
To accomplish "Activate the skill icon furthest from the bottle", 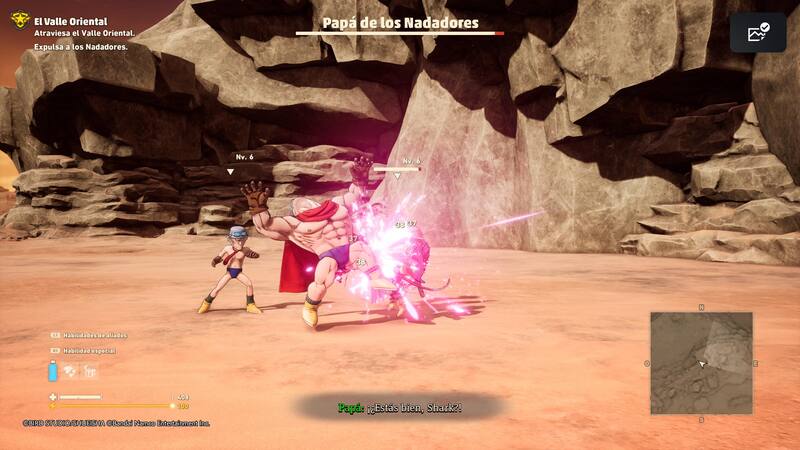I will tap(89, 371).
